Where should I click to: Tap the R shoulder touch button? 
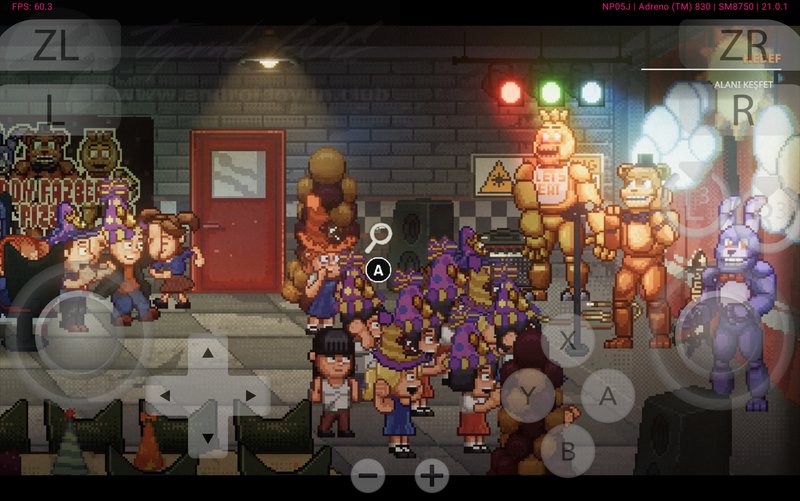click(x=742, y=110)
